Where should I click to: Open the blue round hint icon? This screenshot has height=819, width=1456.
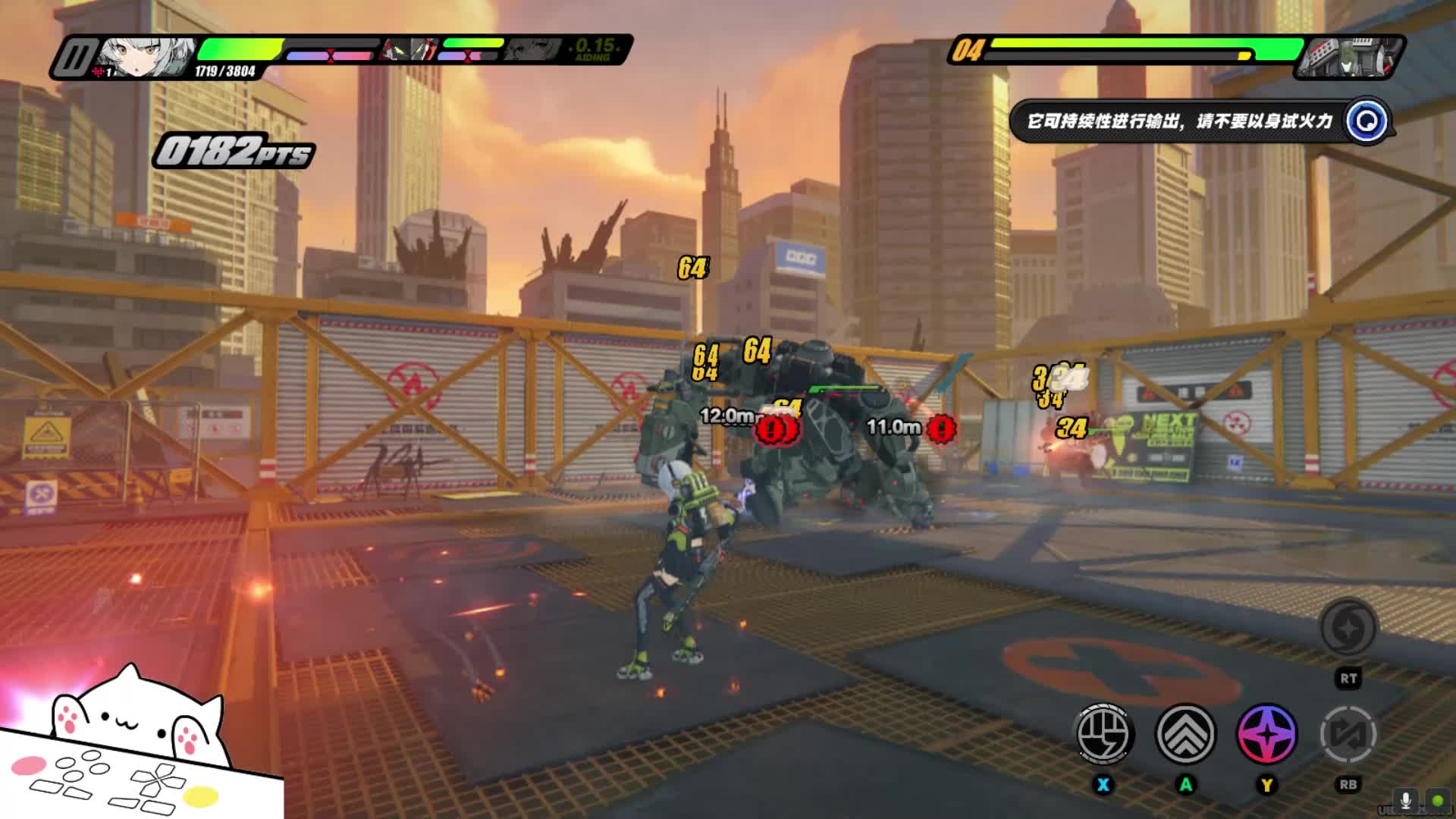click(1367, 121)
